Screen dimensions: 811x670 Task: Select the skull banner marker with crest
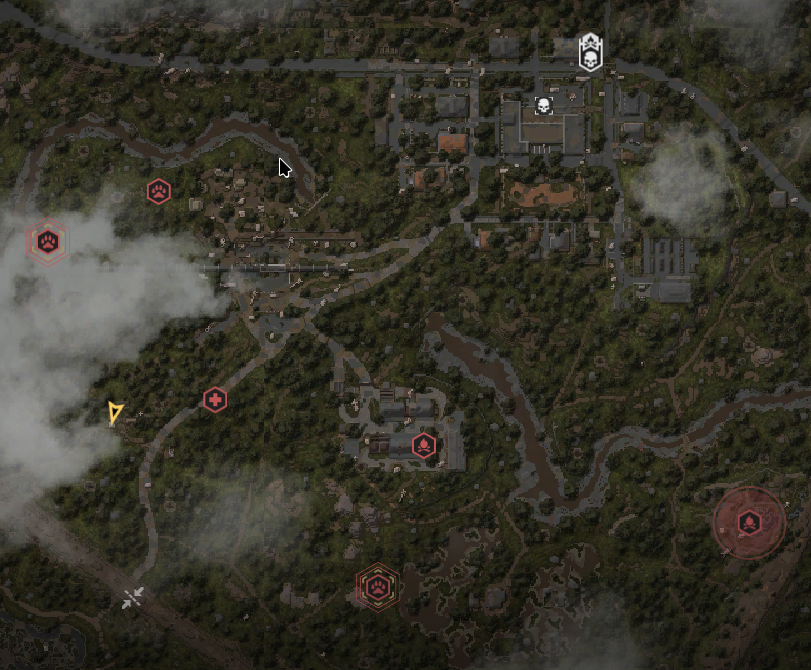pos(590,53)
